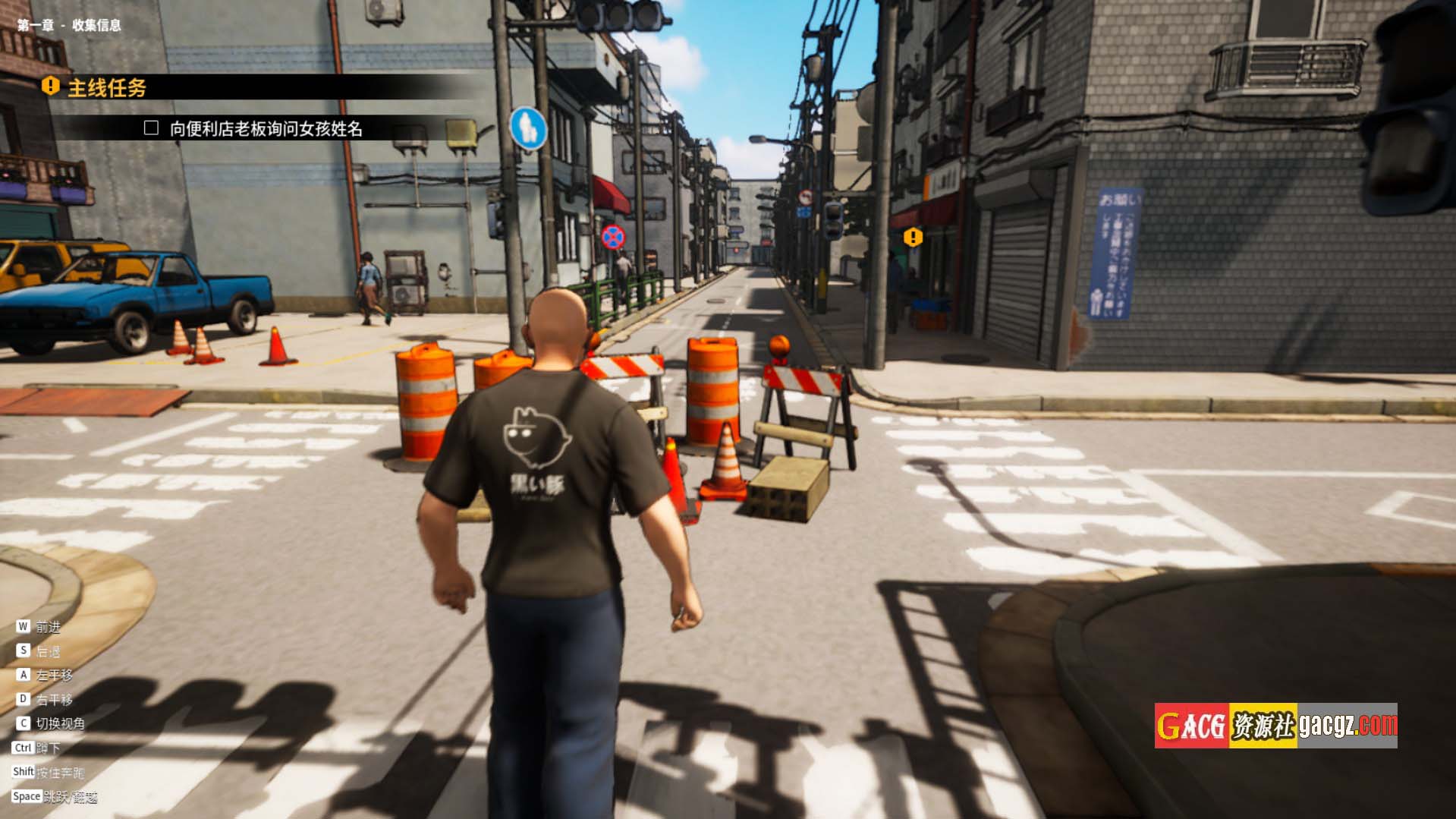Screen dimensions: 1456x819
Task: Tick the convenience store objective checkbox
Action: pos(151,128)
